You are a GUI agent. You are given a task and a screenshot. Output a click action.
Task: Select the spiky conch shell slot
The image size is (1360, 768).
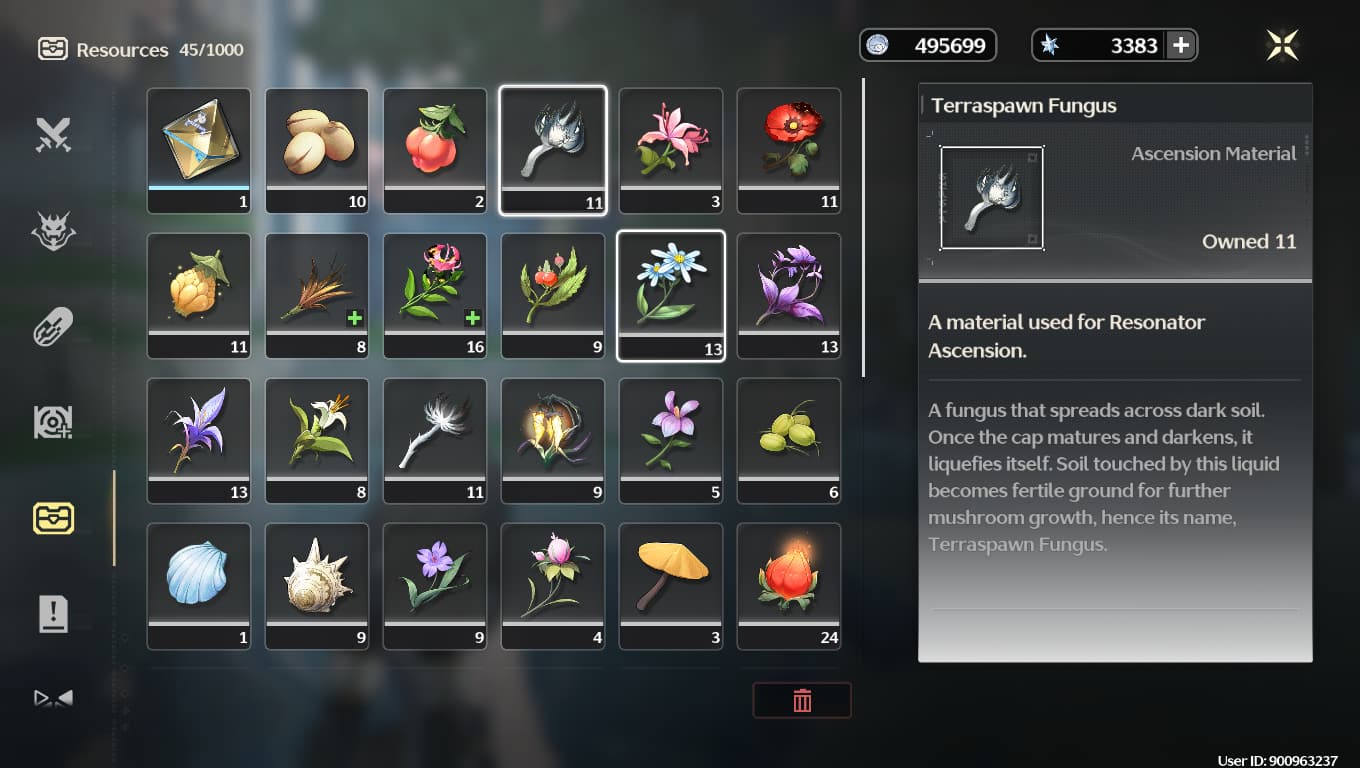point(317,585)
